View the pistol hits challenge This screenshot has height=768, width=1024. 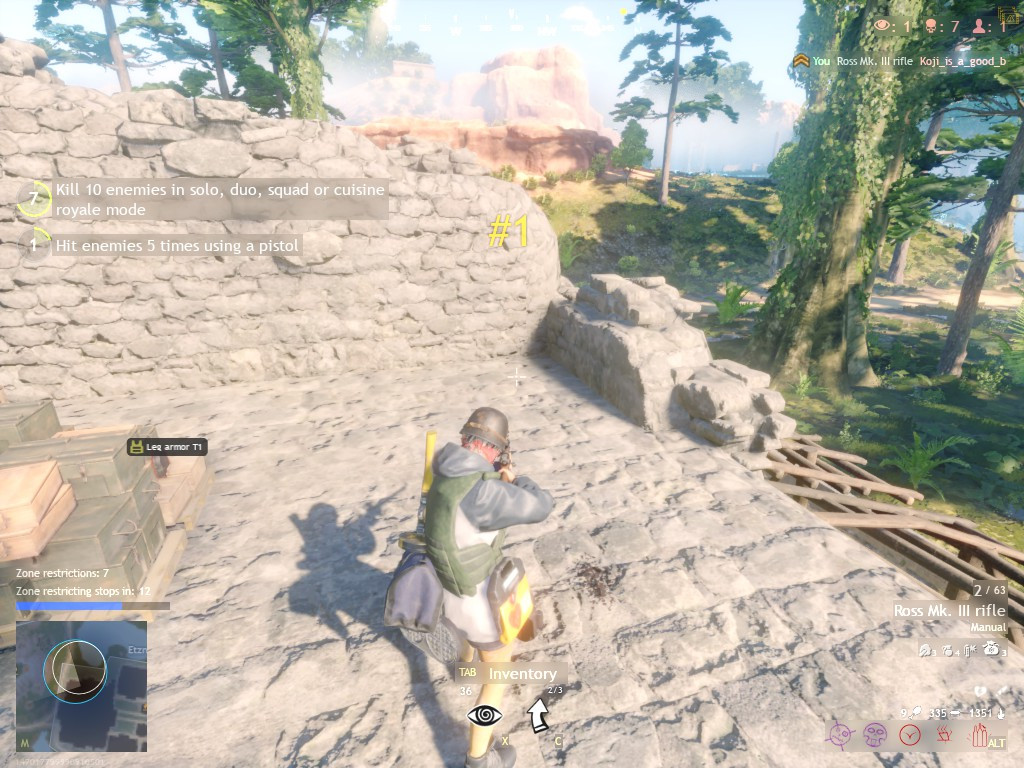(176, 245)
